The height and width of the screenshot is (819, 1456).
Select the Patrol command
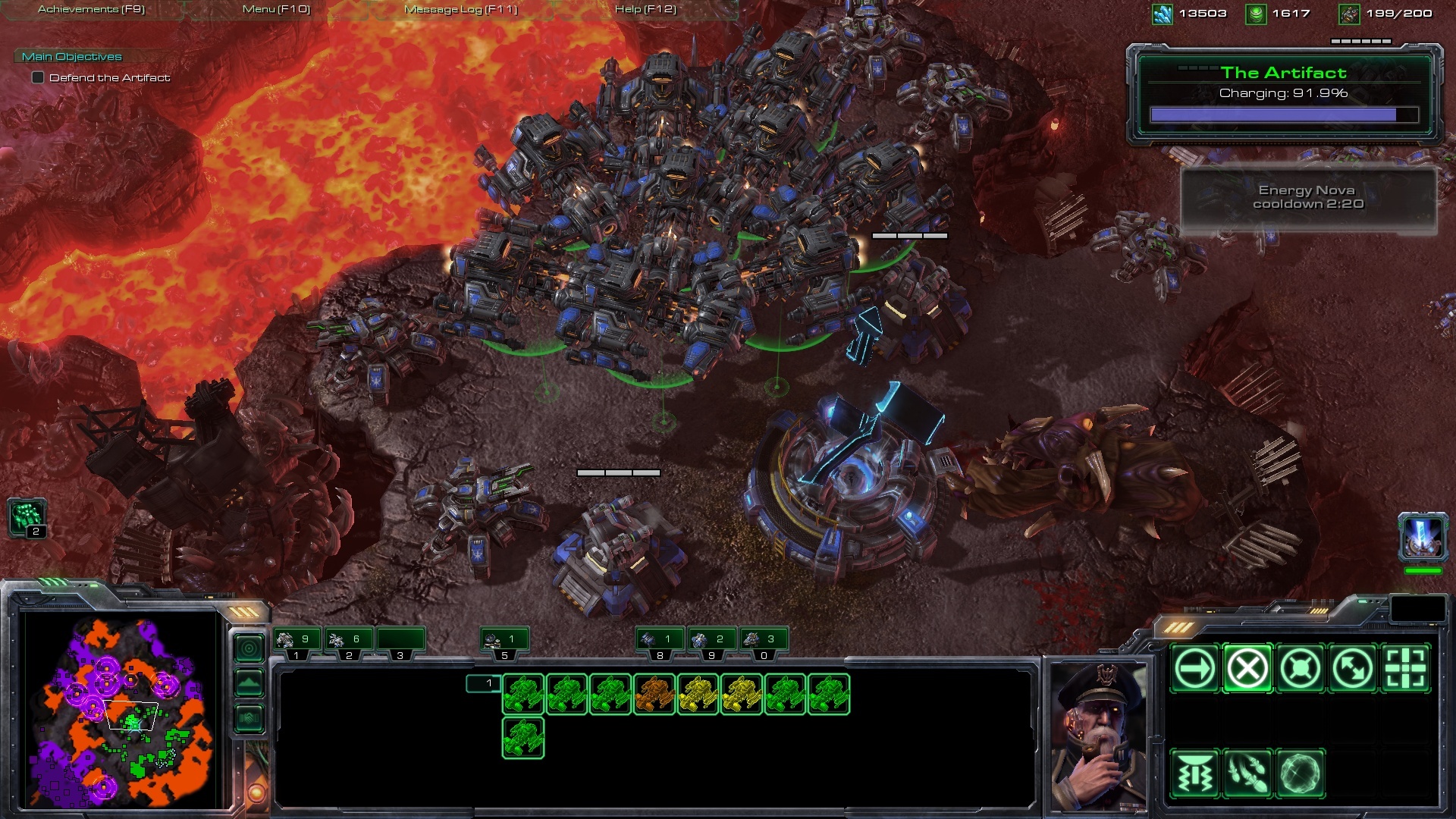1354,669
